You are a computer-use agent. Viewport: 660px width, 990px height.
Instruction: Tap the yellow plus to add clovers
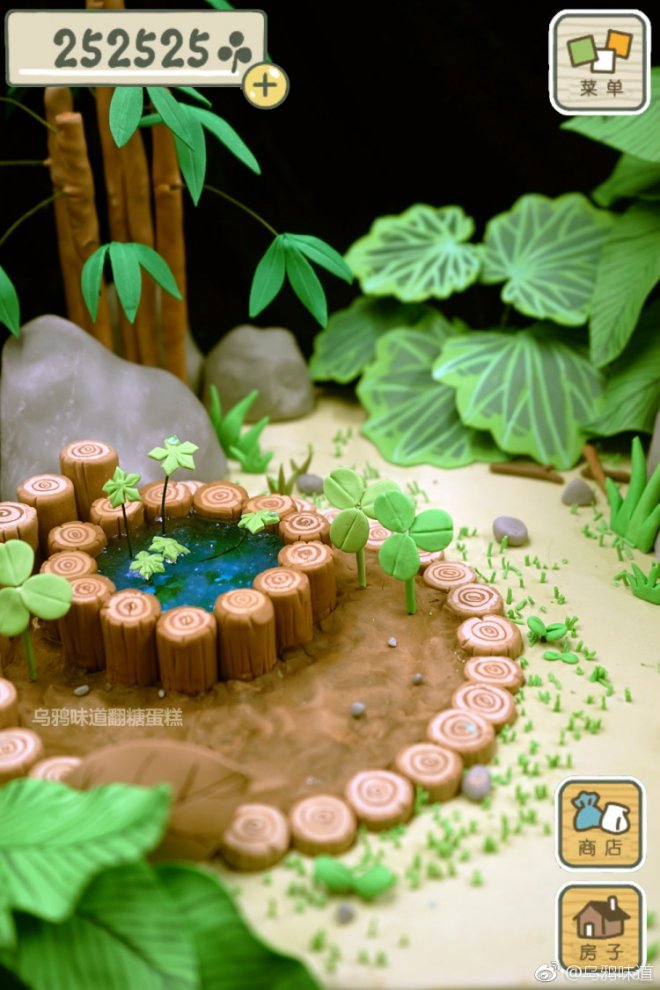coord(265,86)
